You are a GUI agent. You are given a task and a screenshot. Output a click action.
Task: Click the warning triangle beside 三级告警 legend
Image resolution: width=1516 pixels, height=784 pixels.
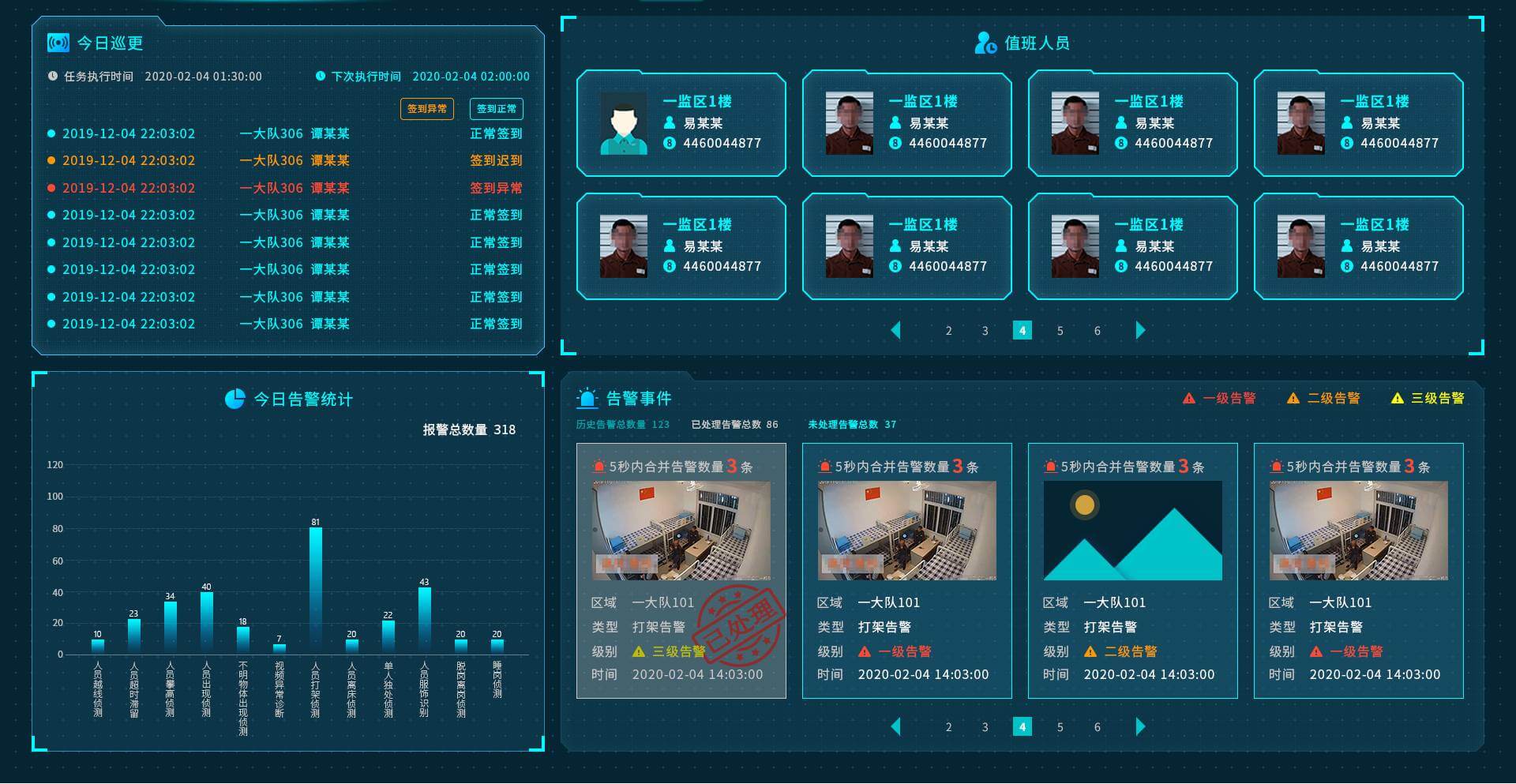(x=1398, y=399)
